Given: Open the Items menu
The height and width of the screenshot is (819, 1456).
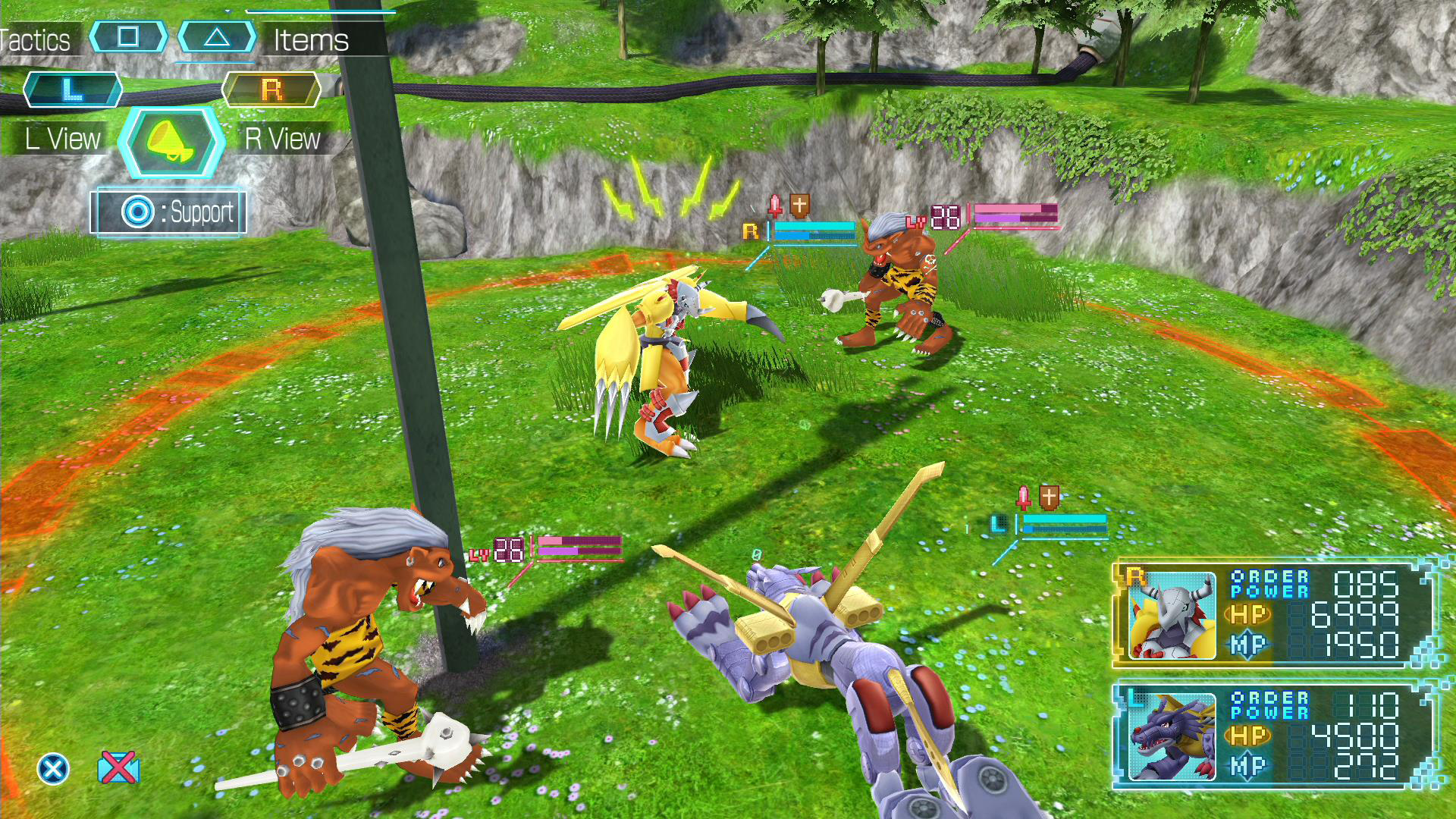Looking at the screenshot, I should pos(311,40).
